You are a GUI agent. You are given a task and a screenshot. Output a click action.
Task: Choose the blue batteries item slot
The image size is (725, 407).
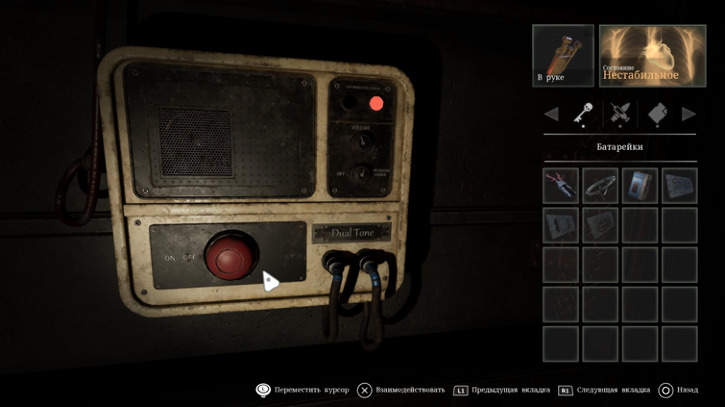[x=640, y=186]
